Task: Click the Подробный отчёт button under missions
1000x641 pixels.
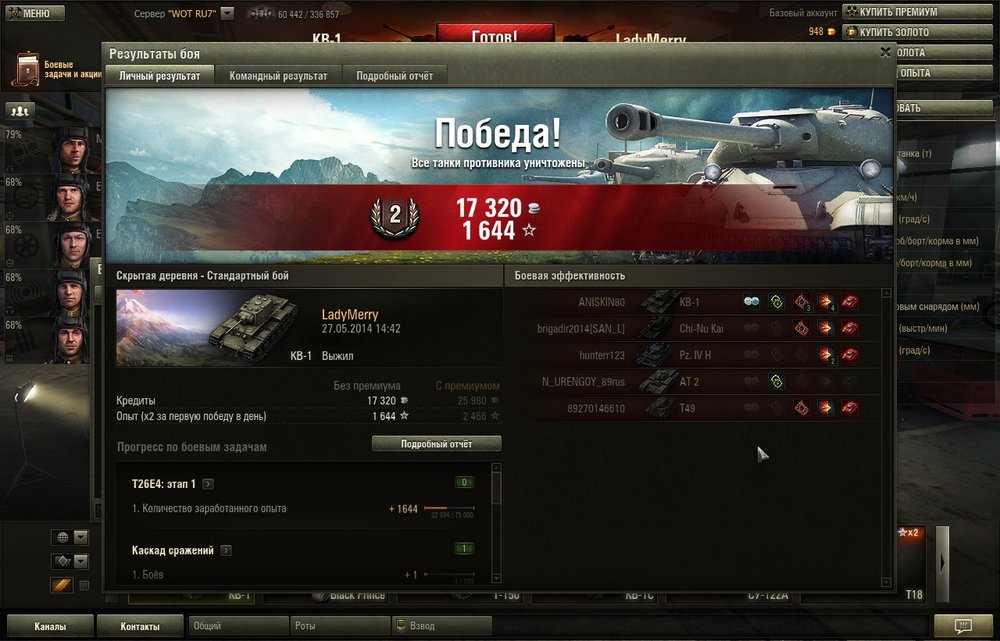Action: pyautogui.click(x=436, y=444)
